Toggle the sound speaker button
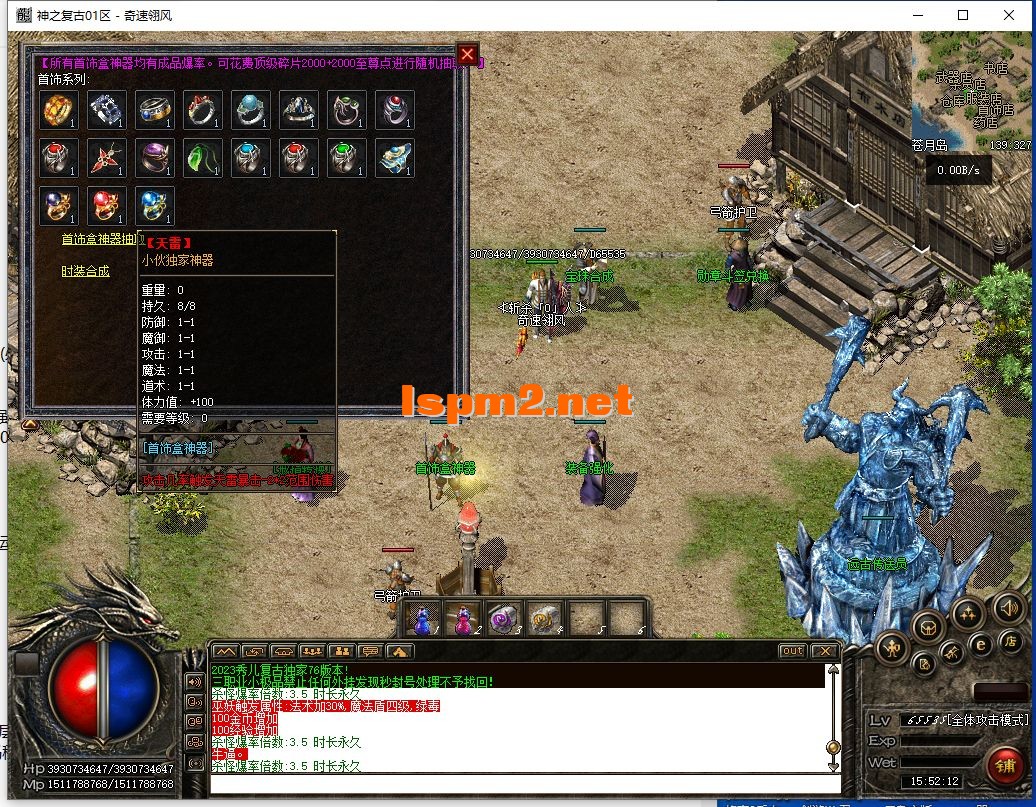The height and width of the screenshot is (807, 1036). point(1009,606)
